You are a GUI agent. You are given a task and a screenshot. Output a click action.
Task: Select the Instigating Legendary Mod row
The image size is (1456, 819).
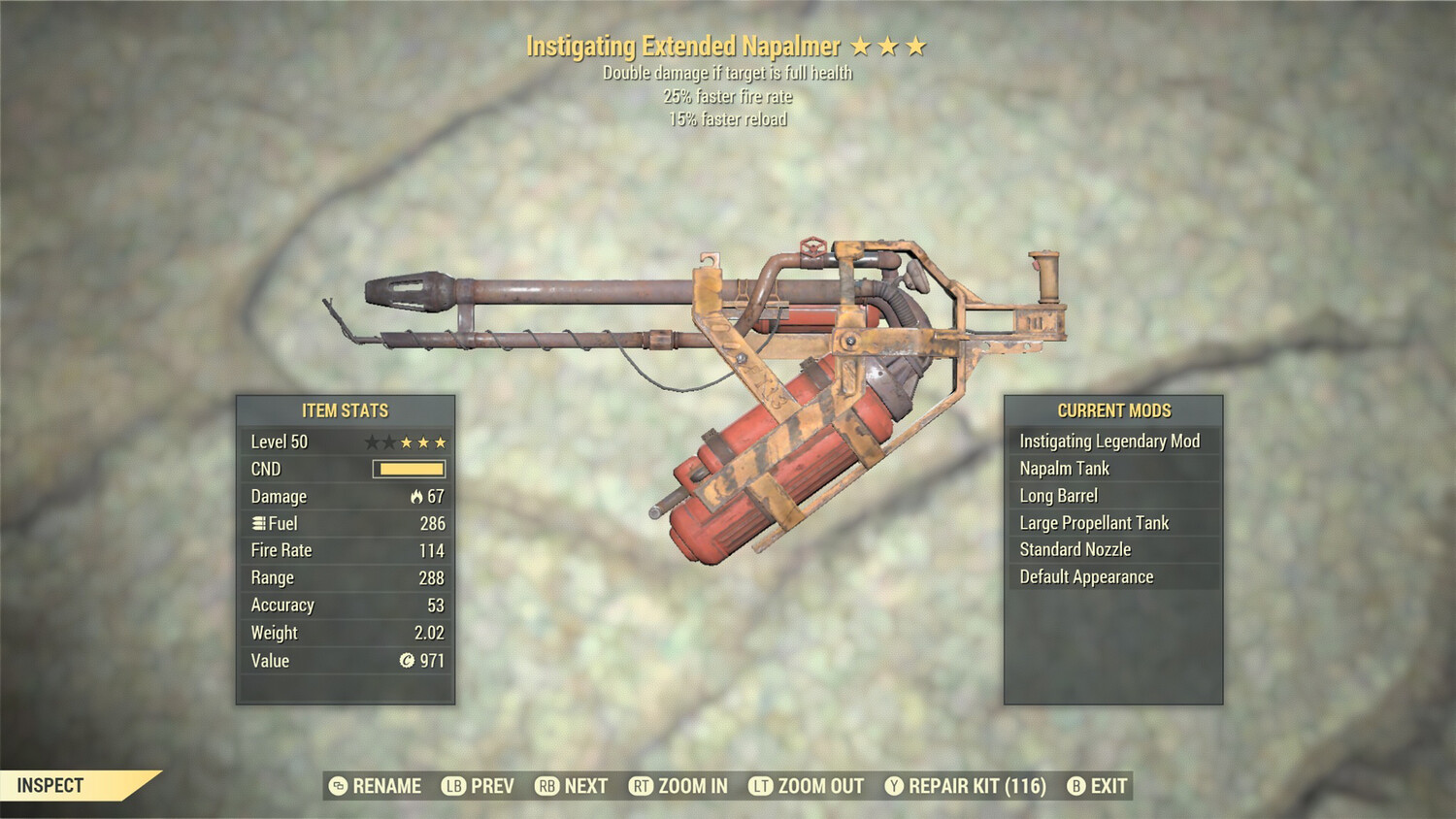coord(1109,442)
